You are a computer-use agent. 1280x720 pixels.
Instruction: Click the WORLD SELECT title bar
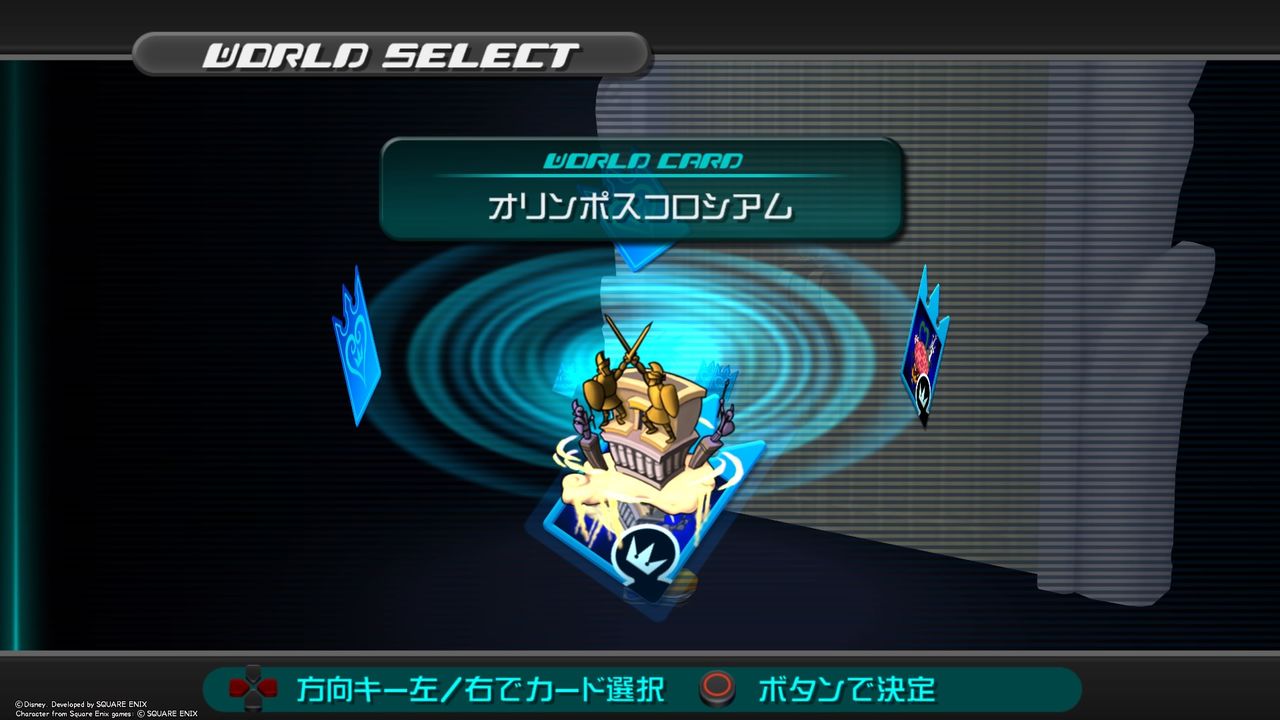pyautogui.click(x=390, y=54)
